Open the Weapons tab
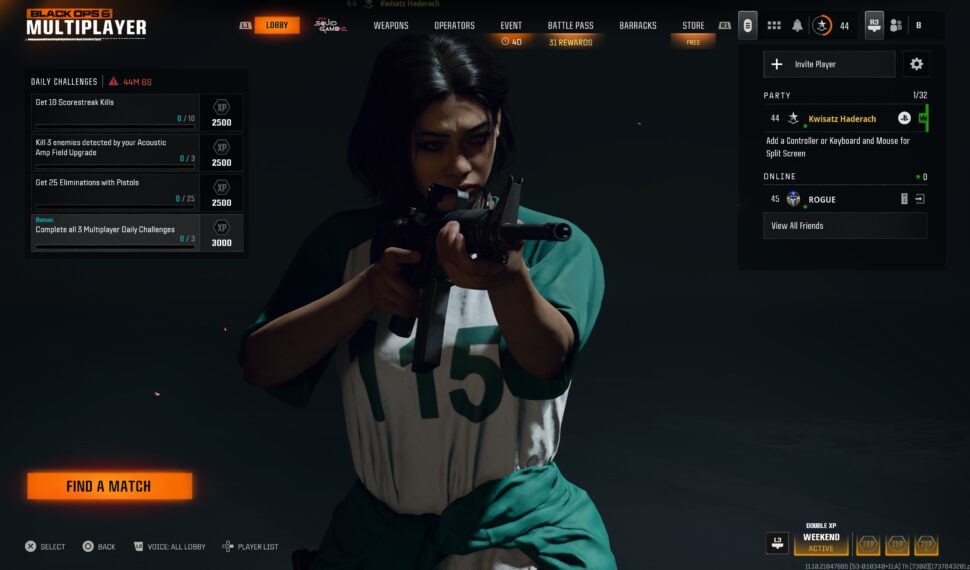The width and height of the screenshot is (970, 570). click(391, 25)
